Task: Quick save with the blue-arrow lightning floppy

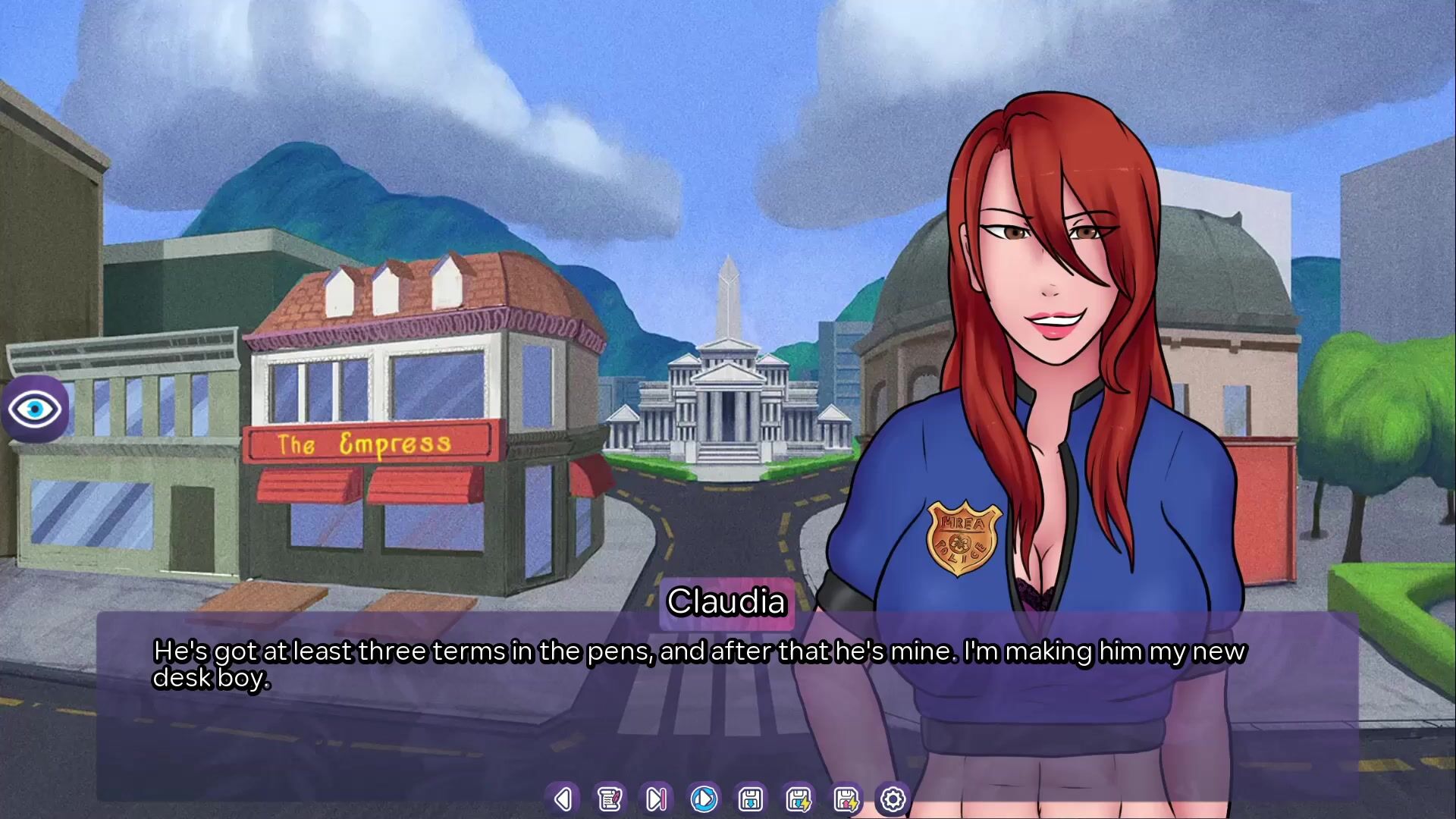Action: (x=799, y=799)
